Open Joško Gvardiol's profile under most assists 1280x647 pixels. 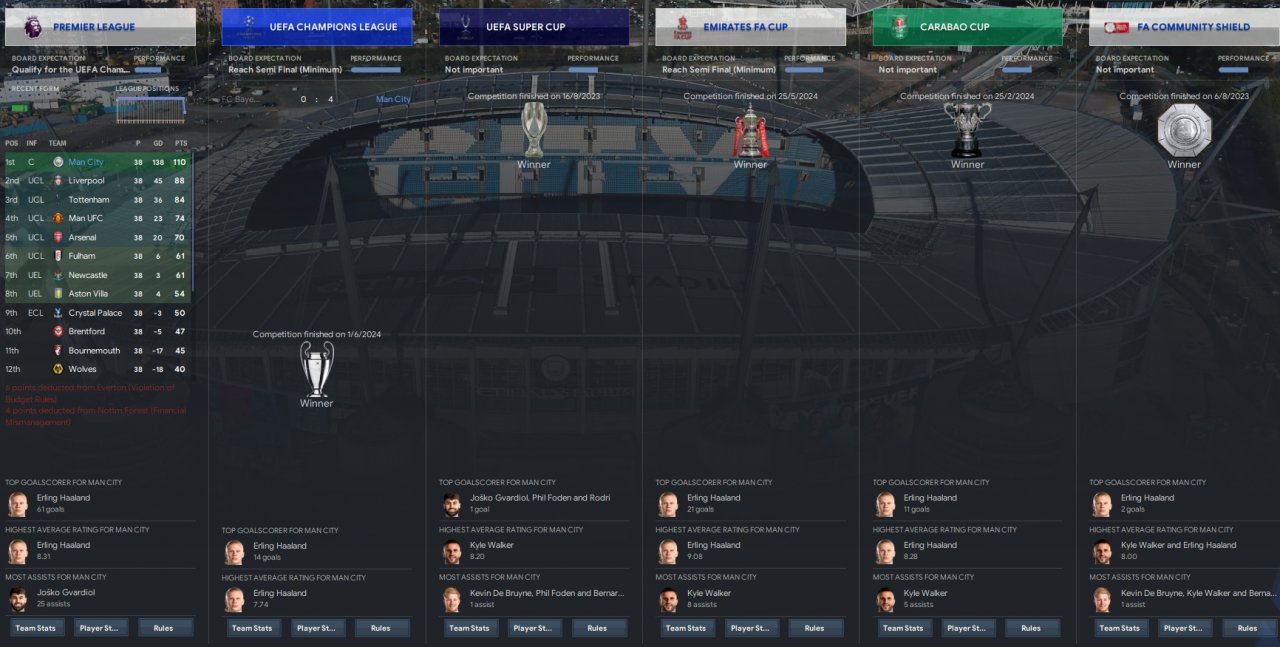pos(66,592)
